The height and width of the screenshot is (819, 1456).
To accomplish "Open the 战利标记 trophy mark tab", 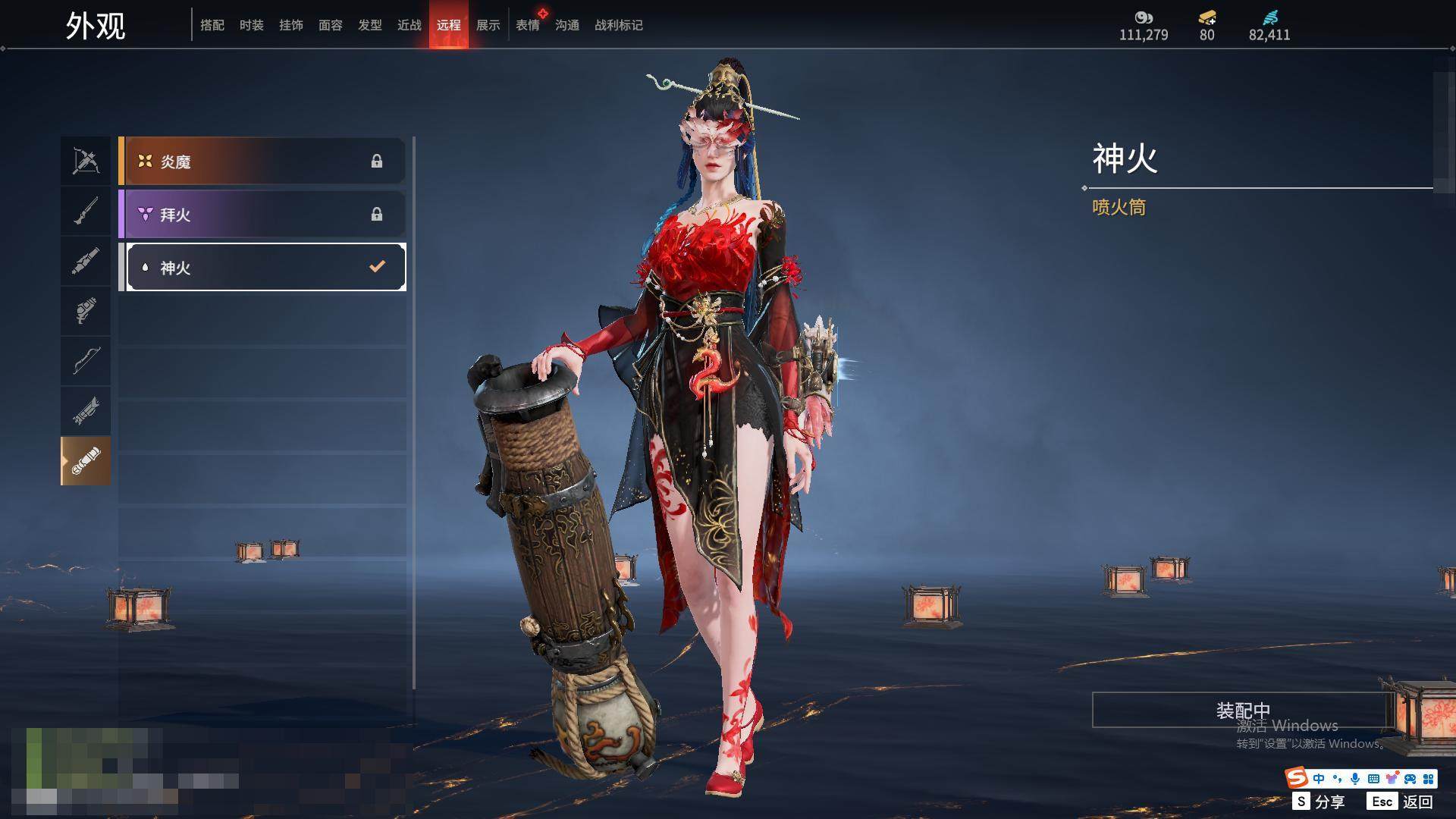I will pos(618,25).
